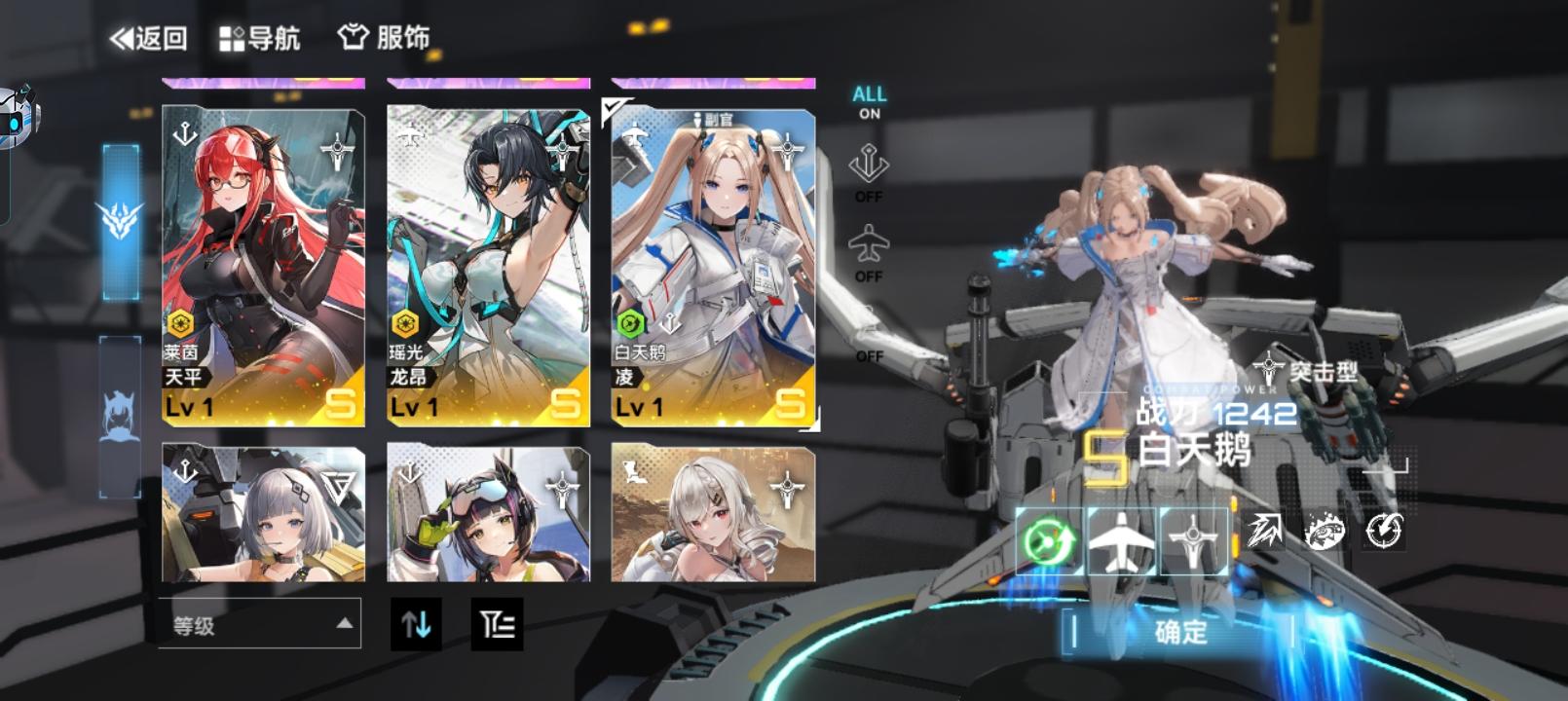Click the cyan progress bar in the left sidebar
This screenshot has height=701, width=1568.
(119, 219)
